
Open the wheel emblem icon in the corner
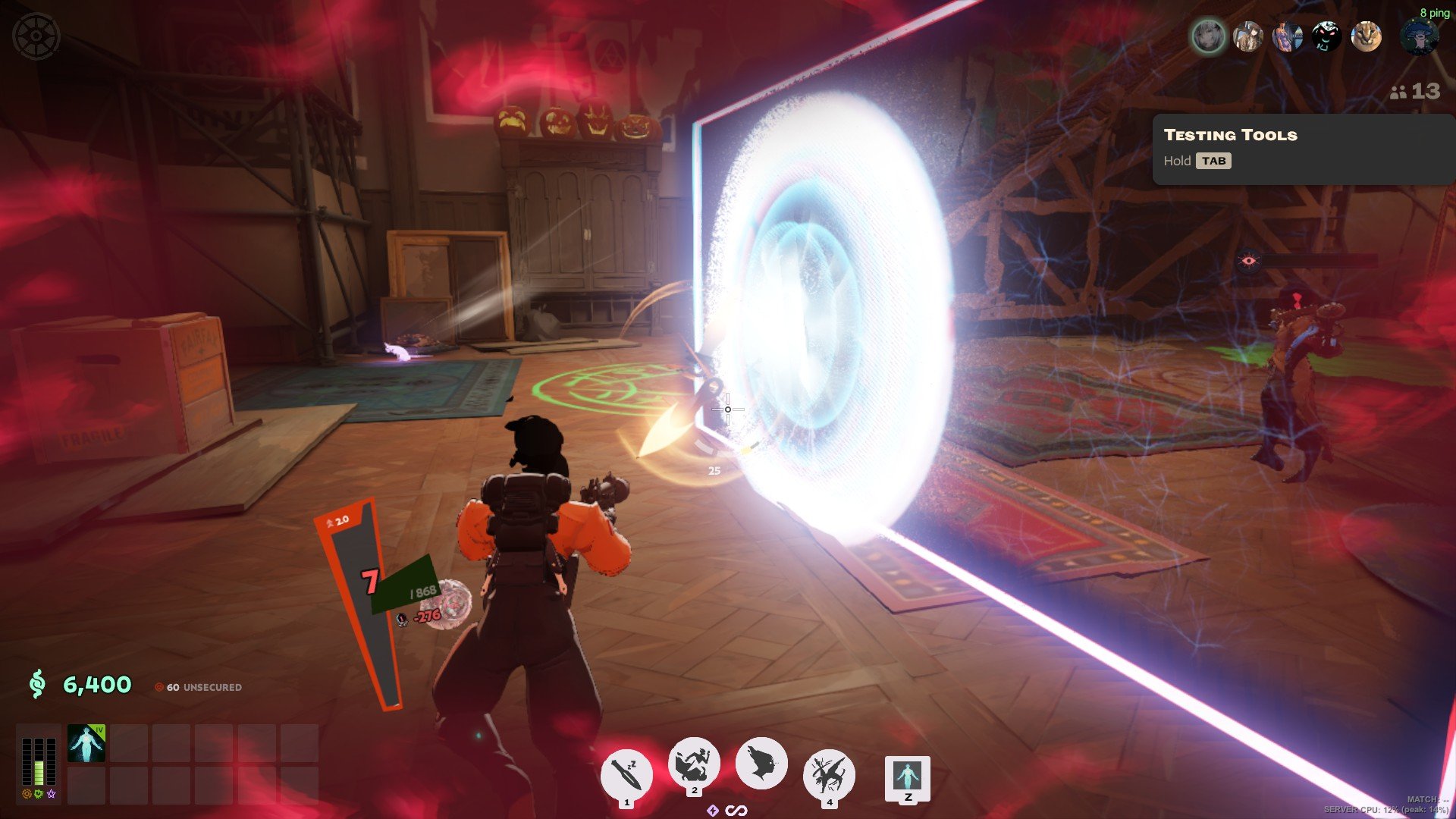point(36,36)
